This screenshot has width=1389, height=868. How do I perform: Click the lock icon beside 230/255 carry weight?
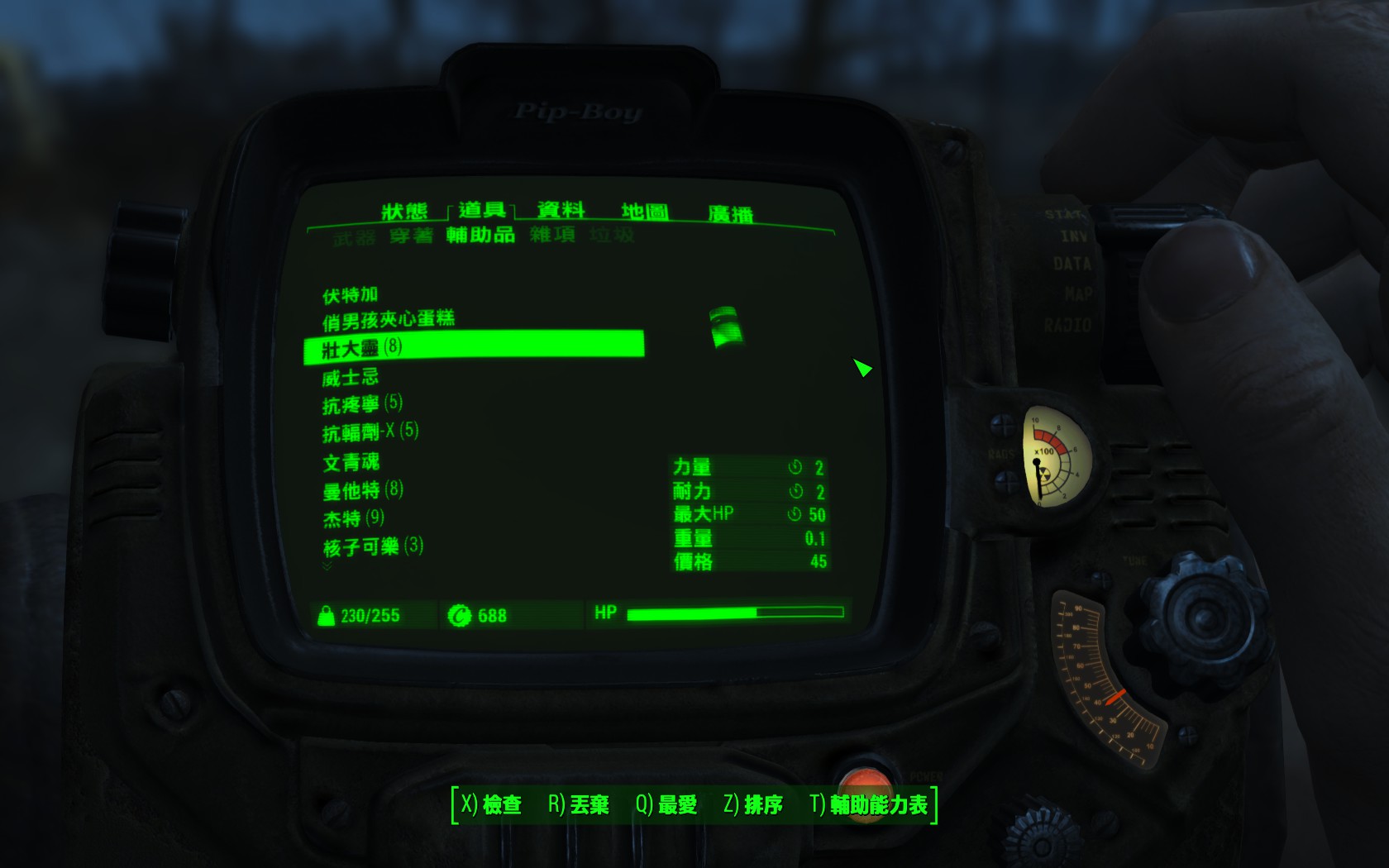(326, 615)
